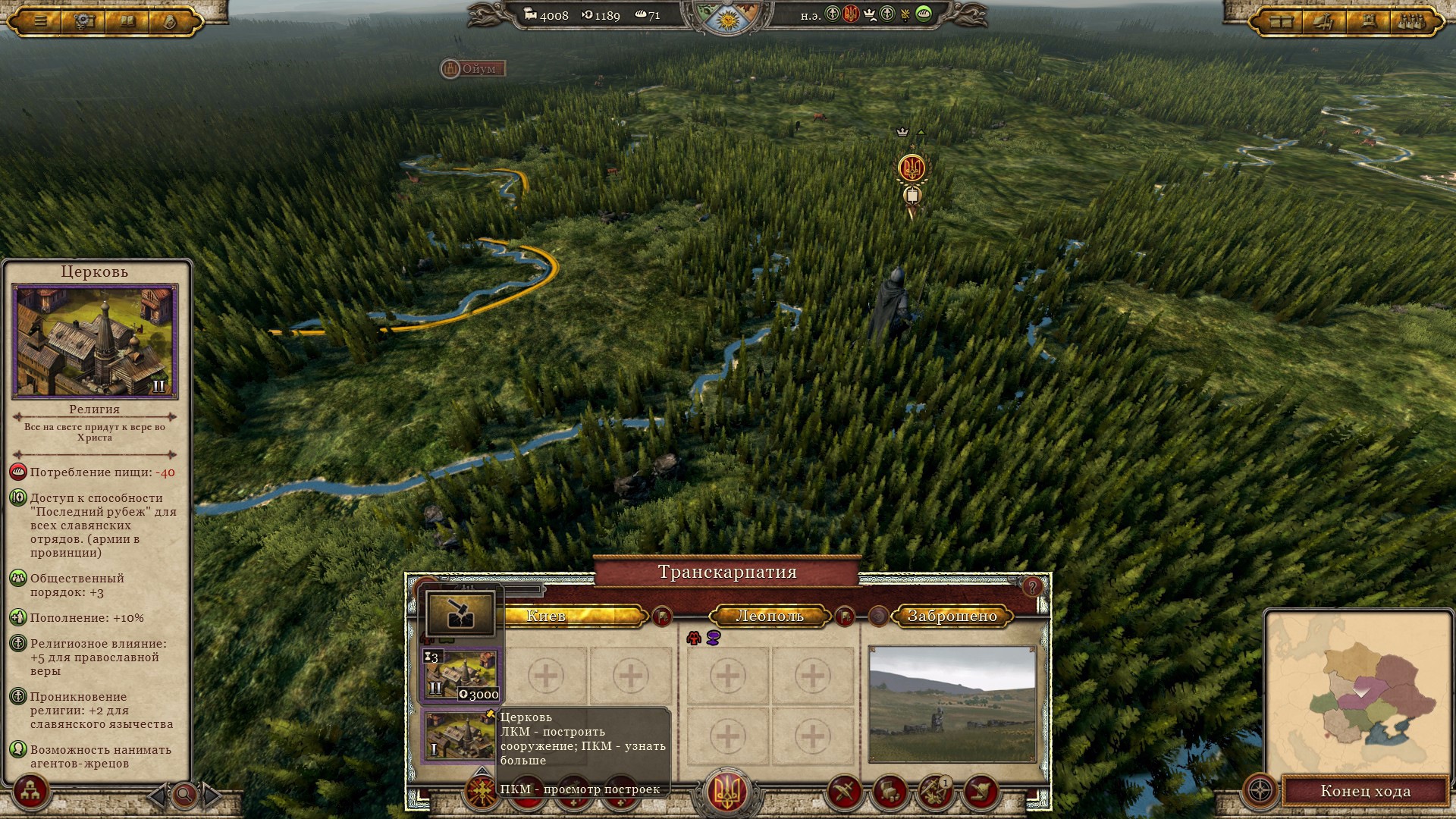Open the family tree hierarchy button

point(30,792)
